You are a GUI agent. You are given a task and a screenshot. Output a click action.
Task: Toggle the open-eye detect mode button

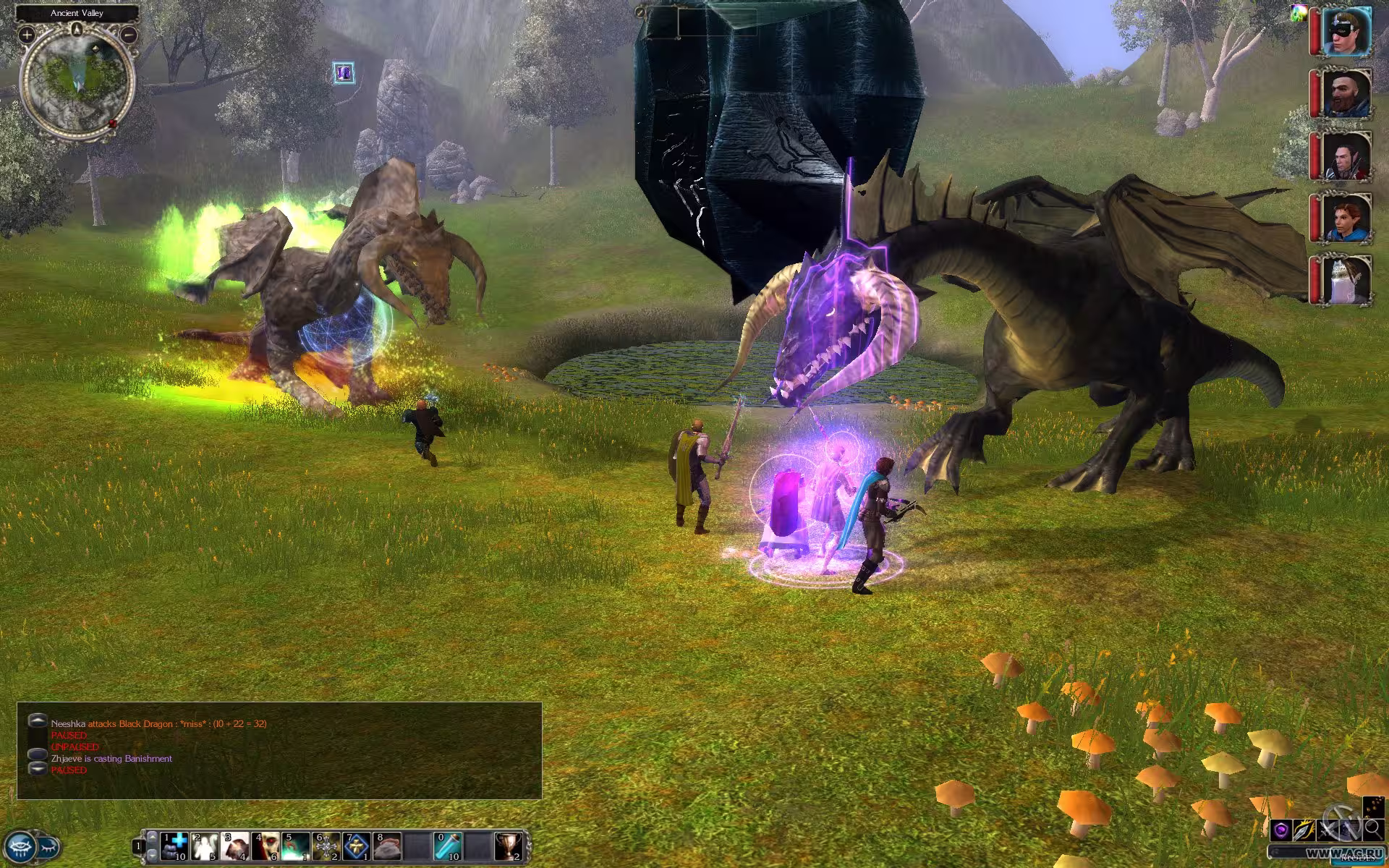click(x=20, y=846)
